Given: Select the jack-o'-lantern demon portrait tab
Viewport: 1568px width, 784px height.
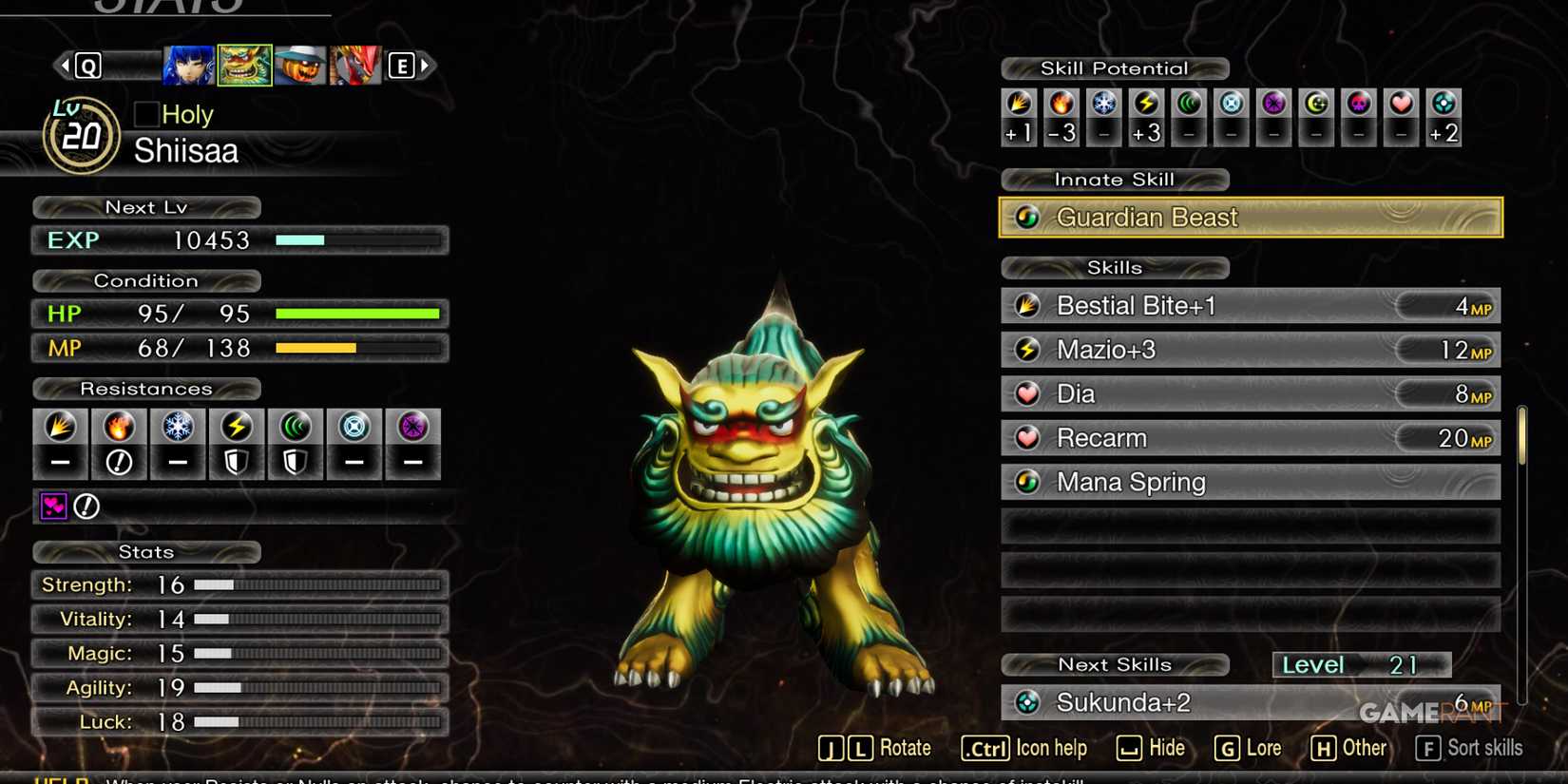Looking at the screenshot, I should (x=300, y=65).
